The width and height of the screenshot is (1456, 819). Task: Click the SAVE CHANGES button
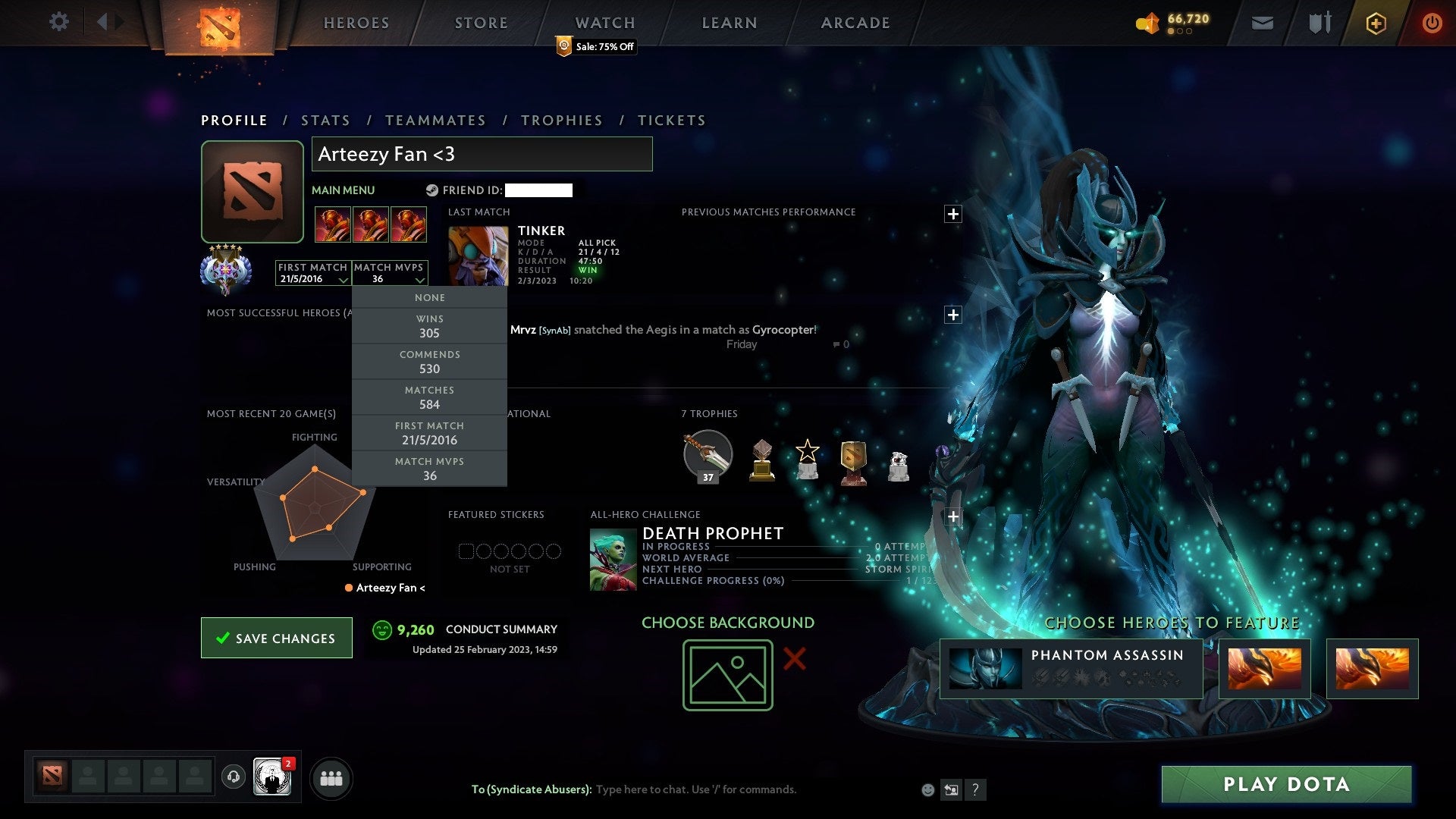pos(276,638)
